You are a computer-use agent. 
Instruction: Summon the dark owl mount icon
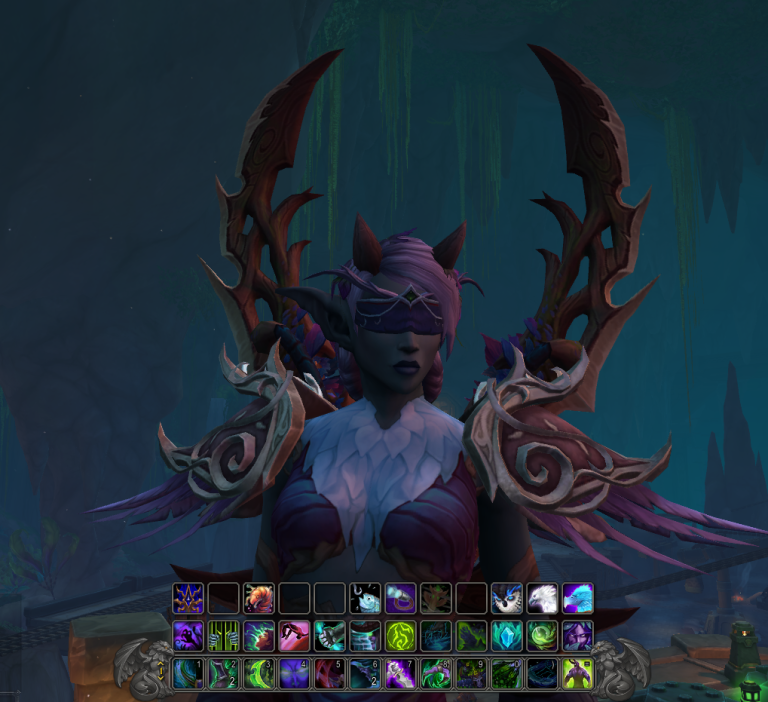pos(507,598)
